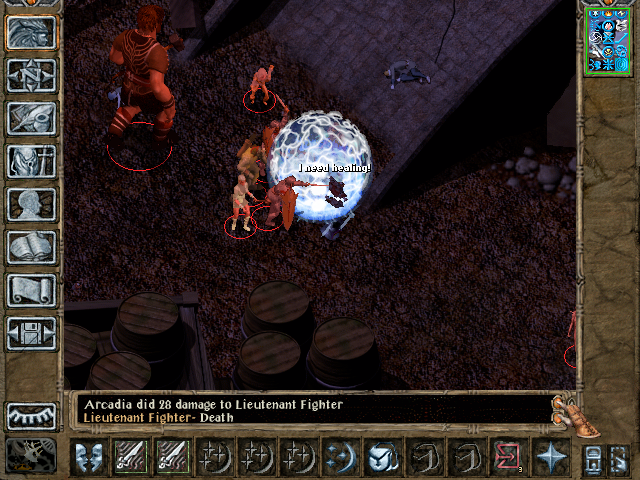Open the mage spellbook
This screenshot has height=480, width=640.
click(x=32, y=247)
